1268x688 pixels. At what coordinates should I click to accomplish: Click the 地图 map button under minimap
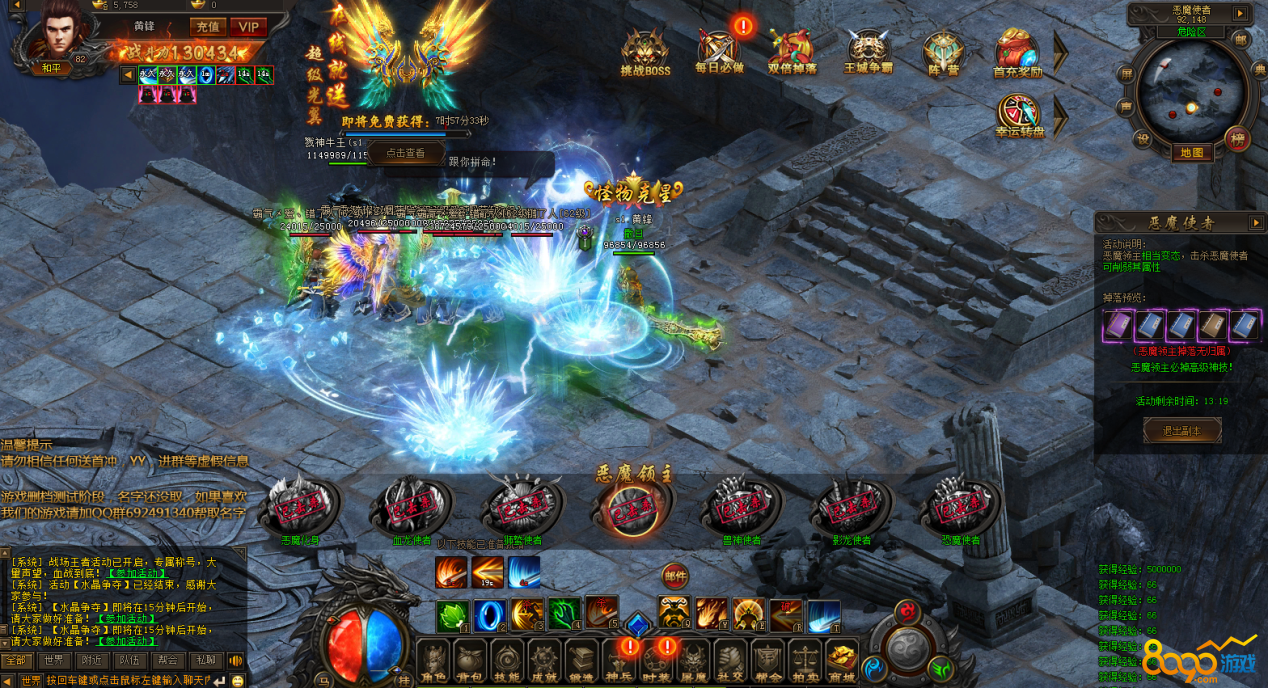[x=1191, y=153]
